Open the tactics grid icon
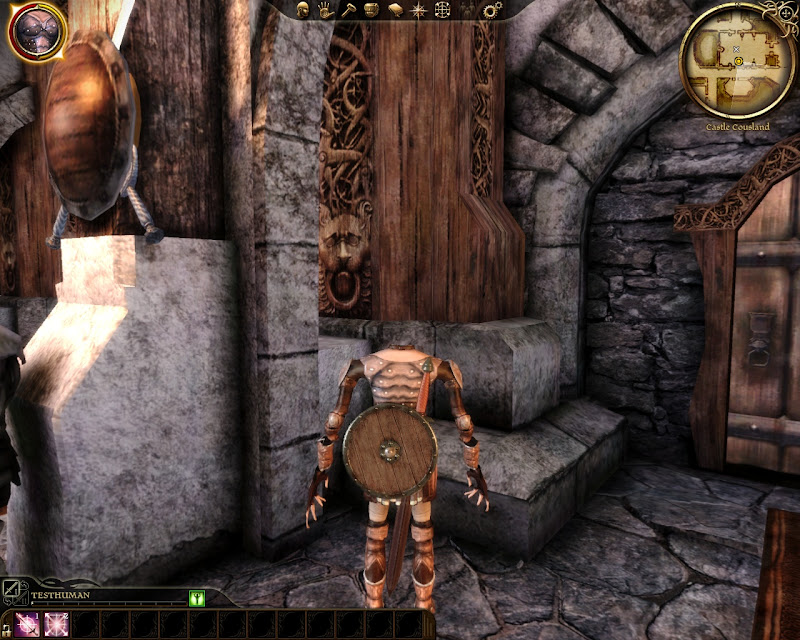The width and height of the screenshot is (800, 640). point(444,10)
